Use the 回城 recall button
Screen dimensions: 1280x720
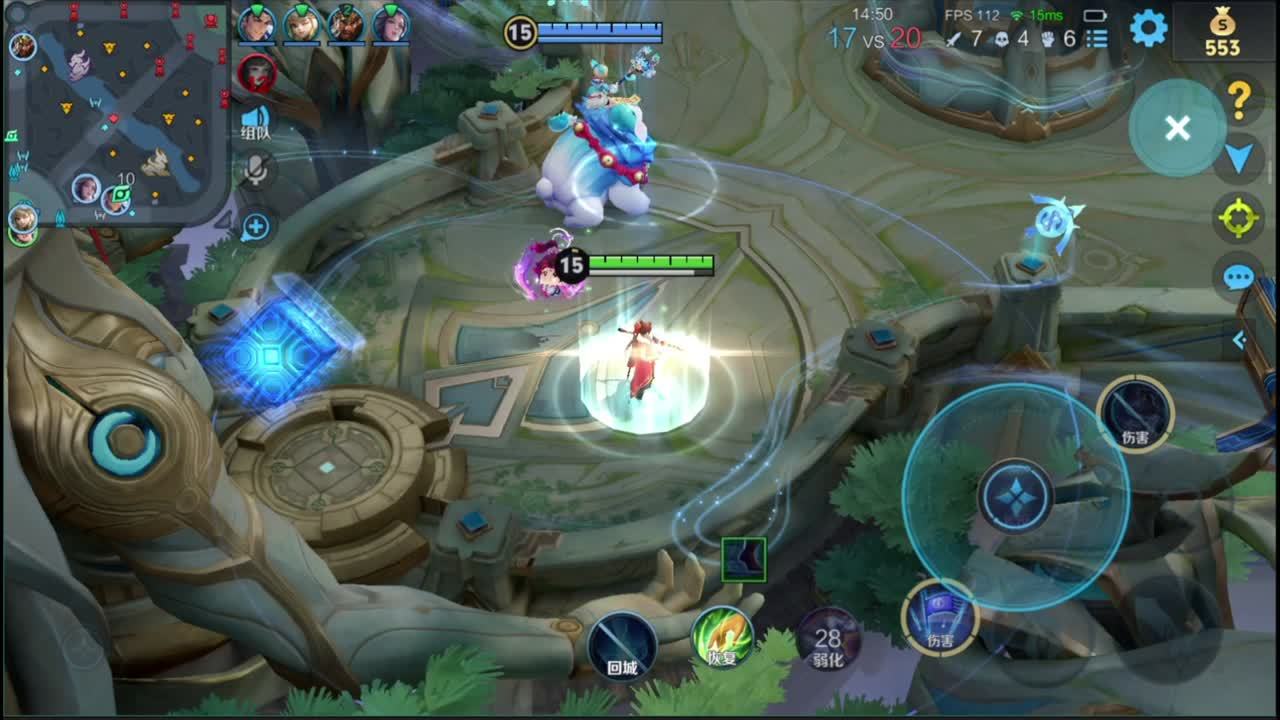click(x=621, y=645)
